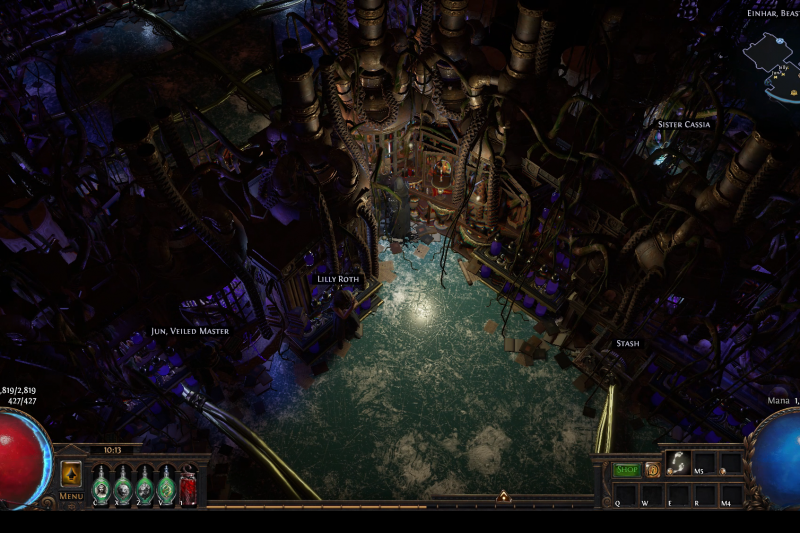Select the Stash name label

pyautogui.click(x=627, y=343)
